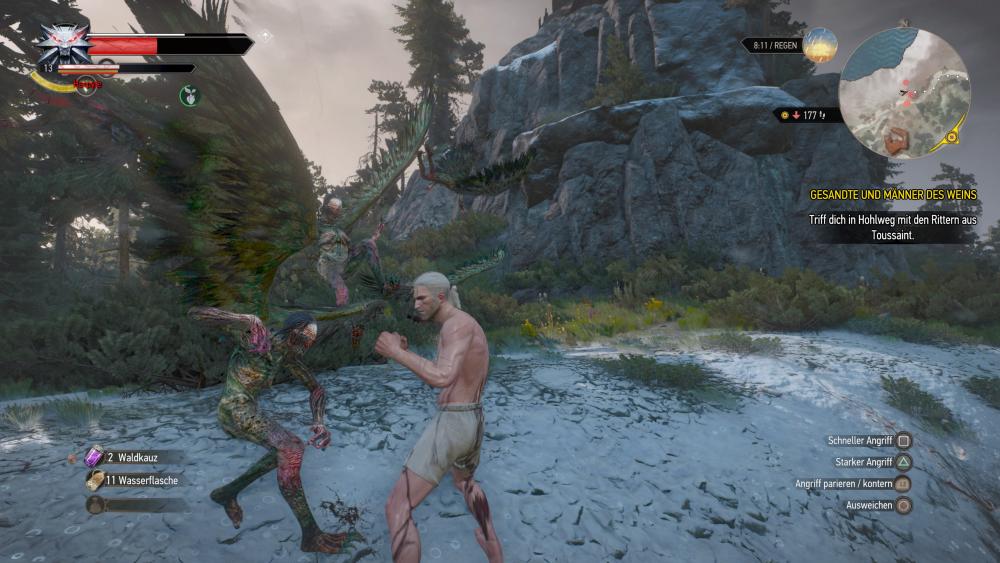Open the circular minimap
The image size is (1000, 563).
(904, 92)
